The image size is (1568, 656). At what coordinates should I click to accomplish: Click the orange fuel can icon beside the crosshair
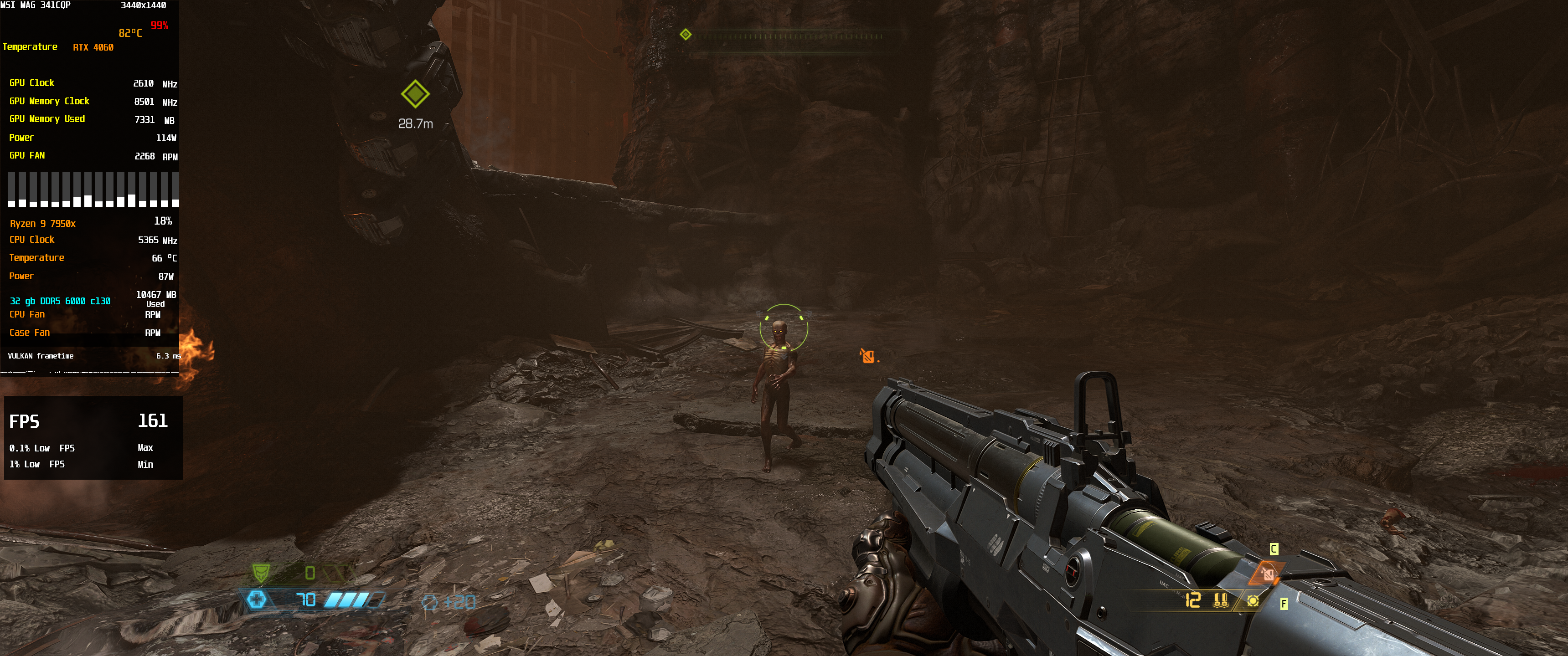867,356
